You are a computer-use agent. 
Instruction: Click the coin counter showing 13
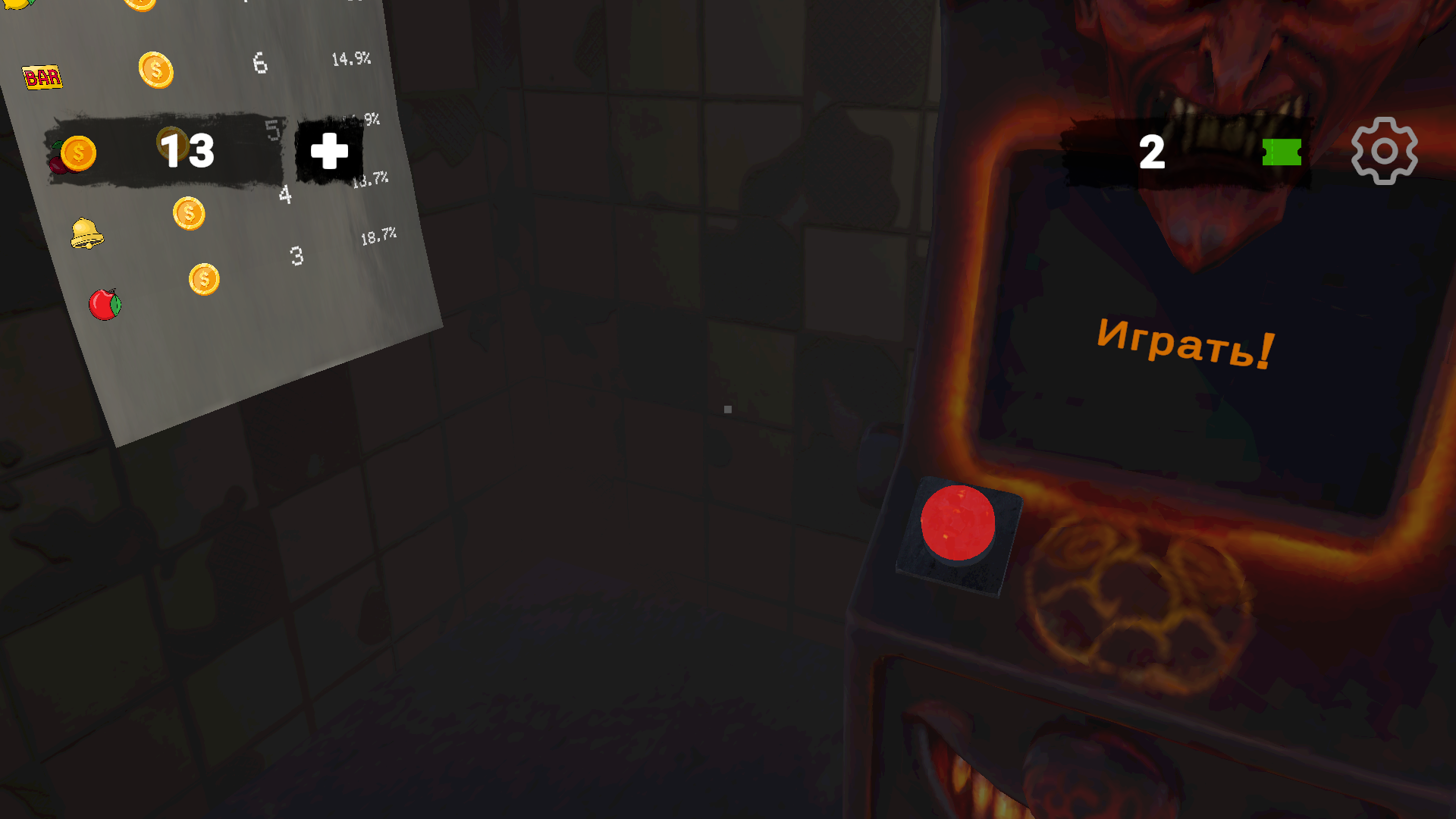click(x=187, y=151)
